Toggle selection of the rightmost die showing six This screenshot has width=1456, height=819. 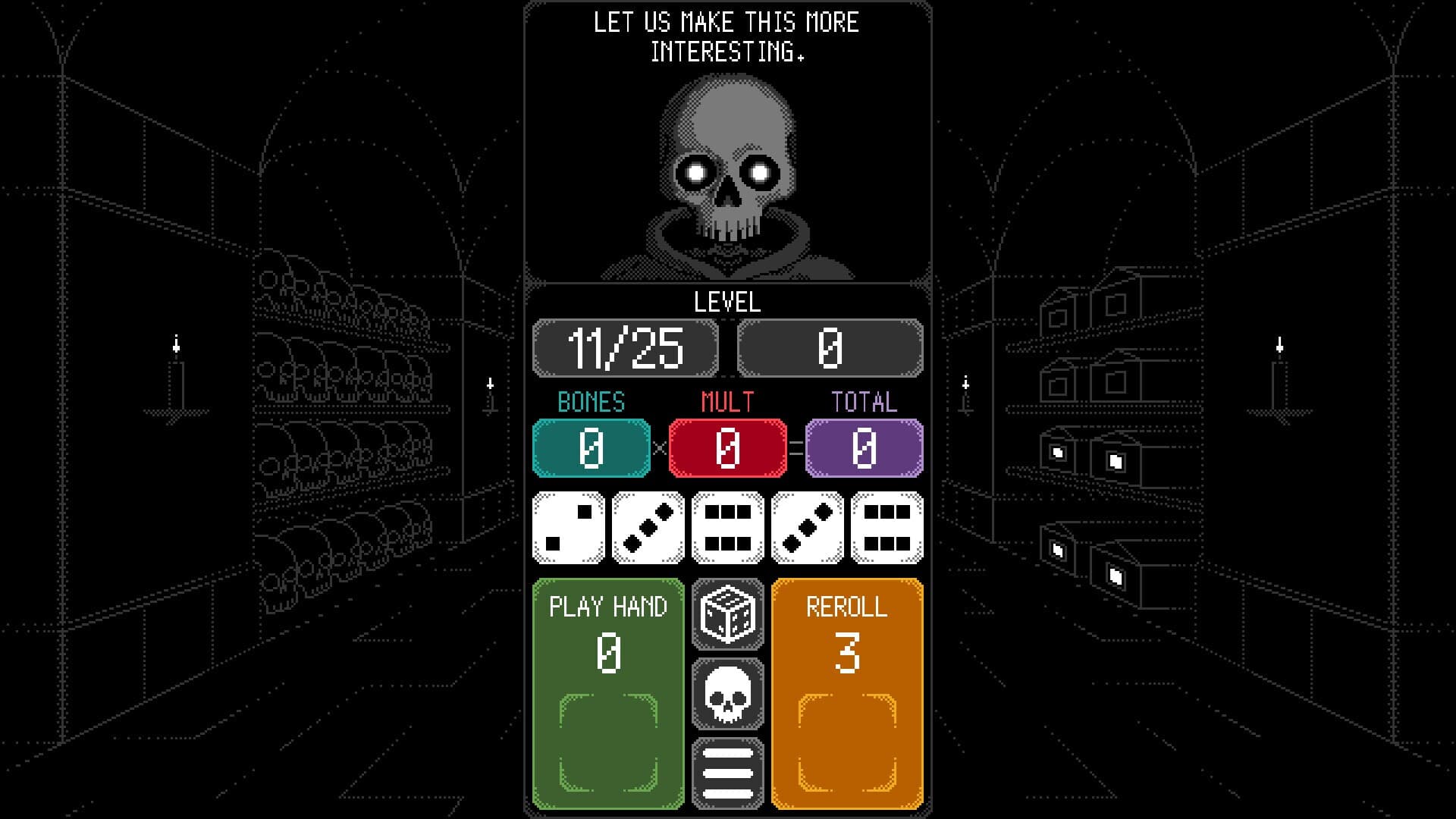tap(886, 526)
